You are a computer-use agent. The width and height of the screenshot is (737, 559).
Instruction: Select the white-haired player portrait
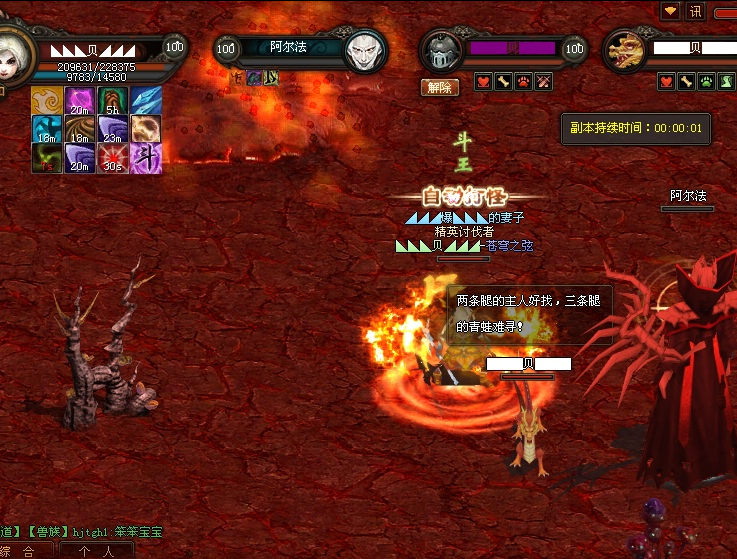click(12, 48)
